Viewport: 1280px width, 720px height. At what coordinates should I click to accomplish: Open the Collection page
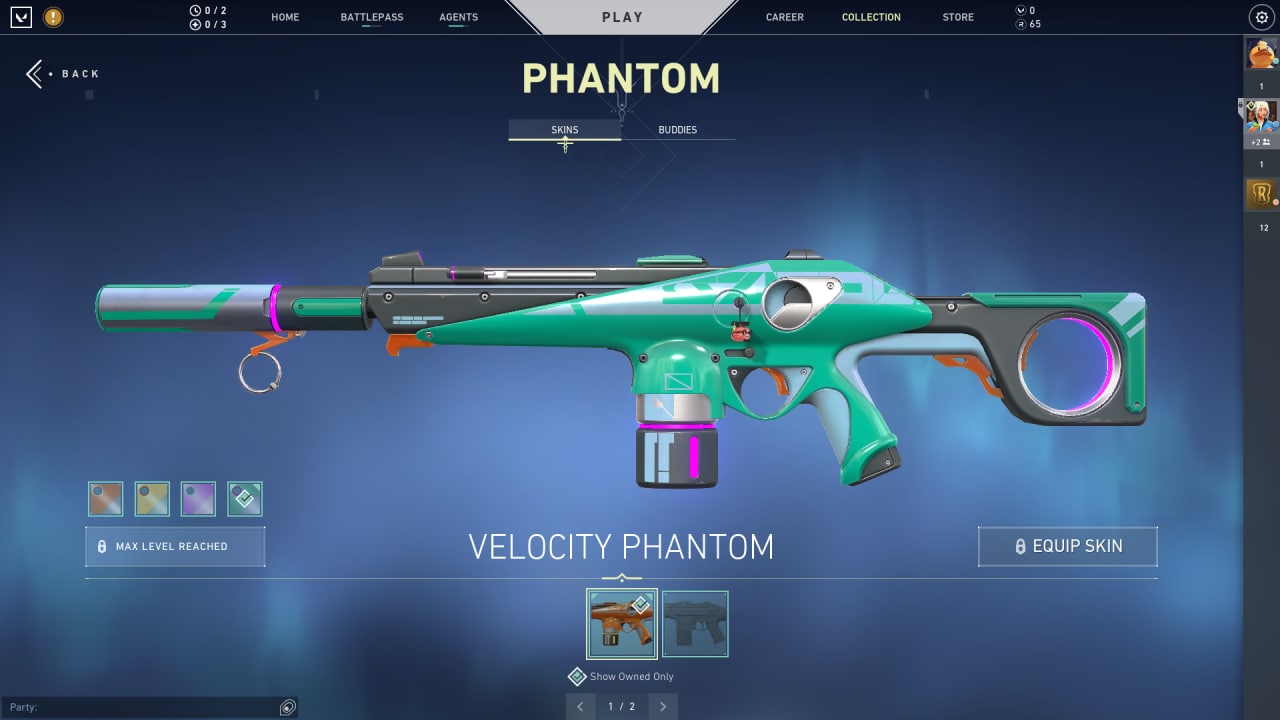point(871,17)
